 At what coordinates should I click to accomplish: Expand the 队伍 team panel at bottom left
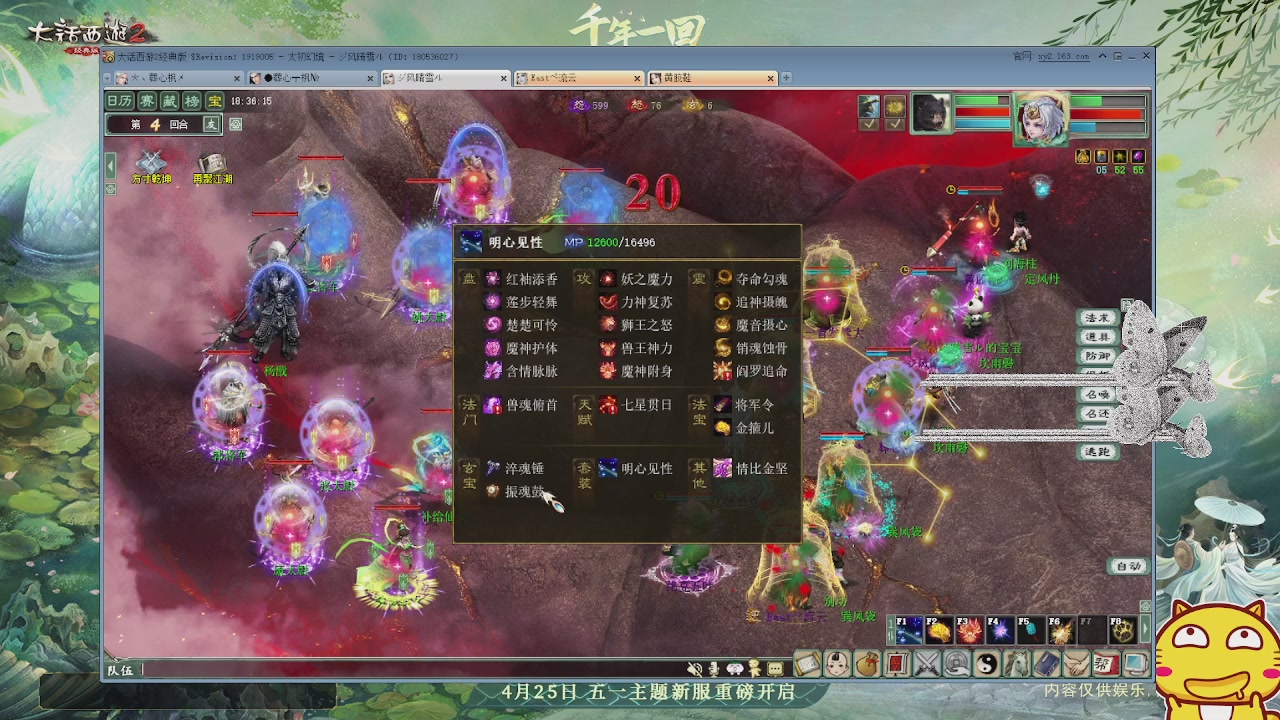point(118,670)
